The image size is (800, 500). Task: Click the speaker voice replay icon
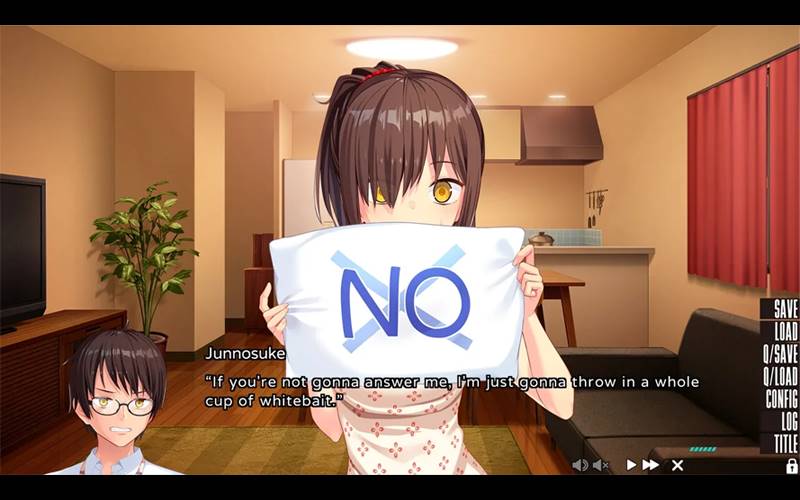tap(580, 465)
